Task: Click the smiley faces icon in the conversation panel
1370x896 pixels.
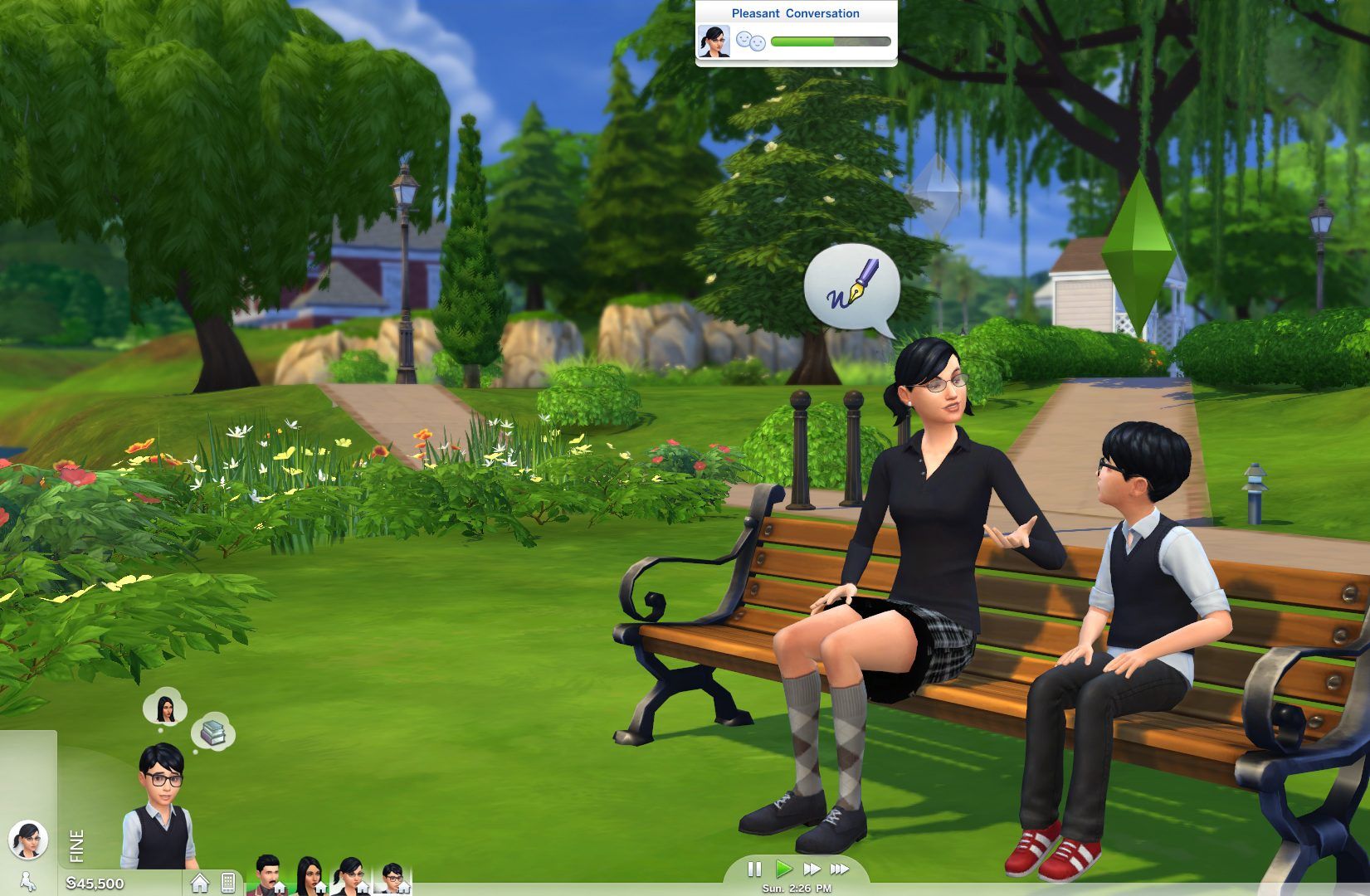Action: (751, 40)
